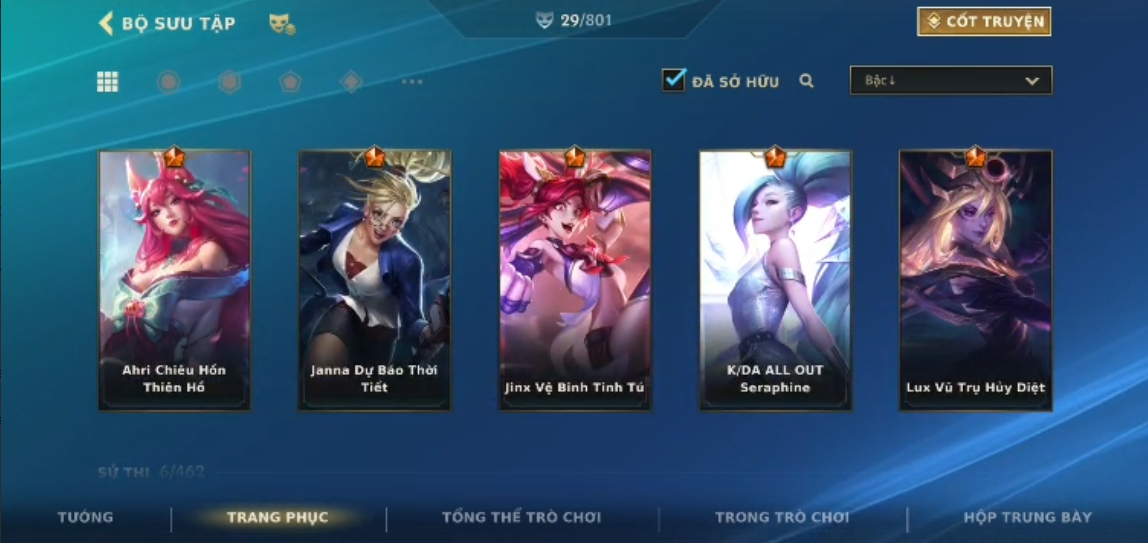Pick the Jinx Vệ Binh Tinh Tú card
Image resolution: width=1148 pixels, height=543 pixels.
[574, 280]
